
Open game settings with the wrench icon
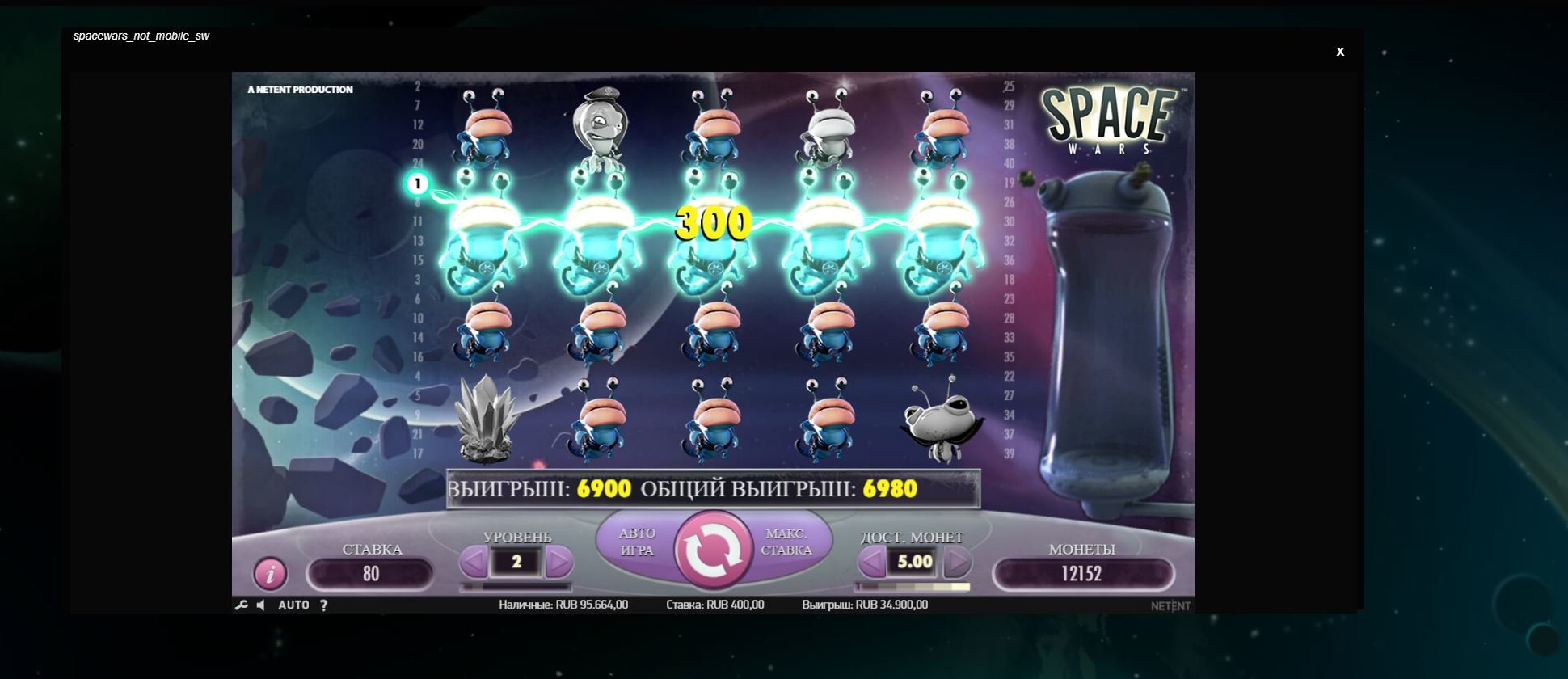point(241,605)
